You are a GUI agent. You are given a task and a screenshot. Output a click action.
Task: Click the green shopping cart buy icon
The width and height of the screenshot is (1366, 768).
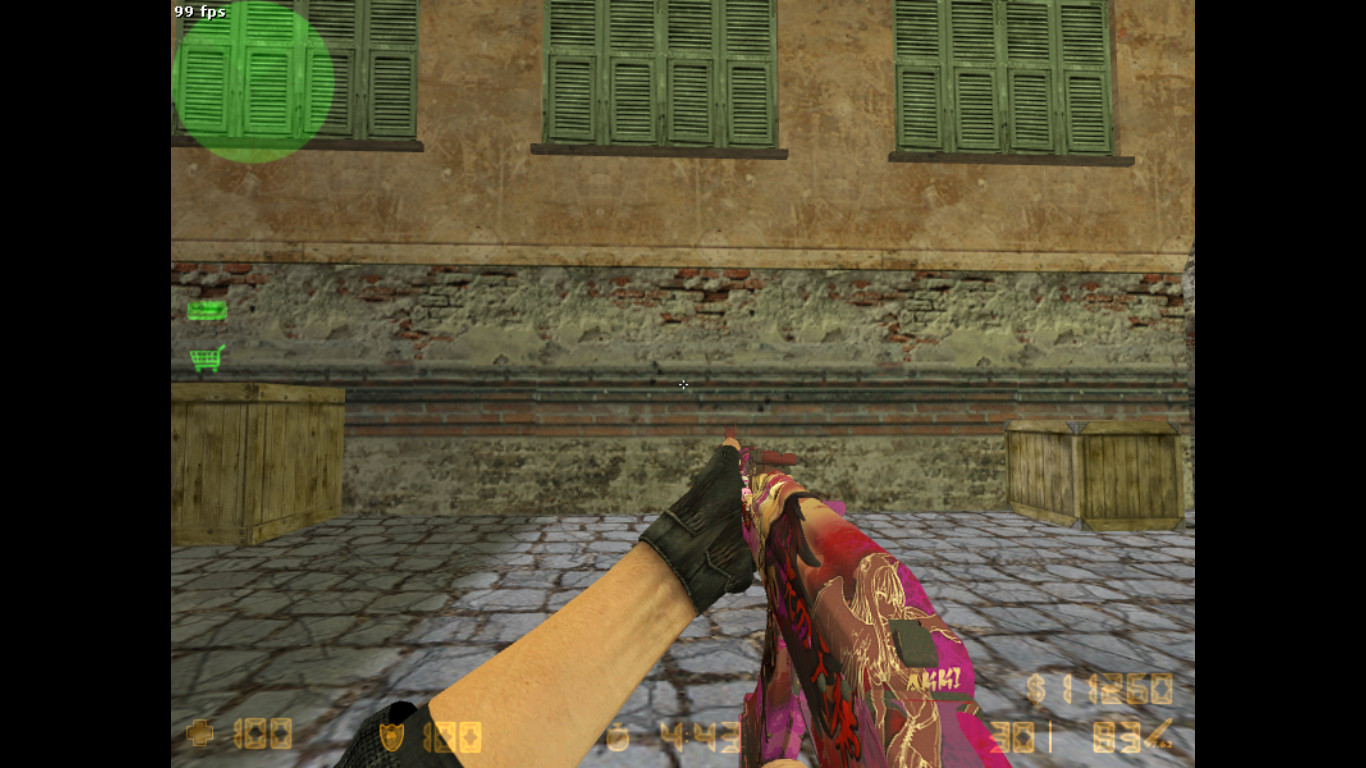click(209, 356)
